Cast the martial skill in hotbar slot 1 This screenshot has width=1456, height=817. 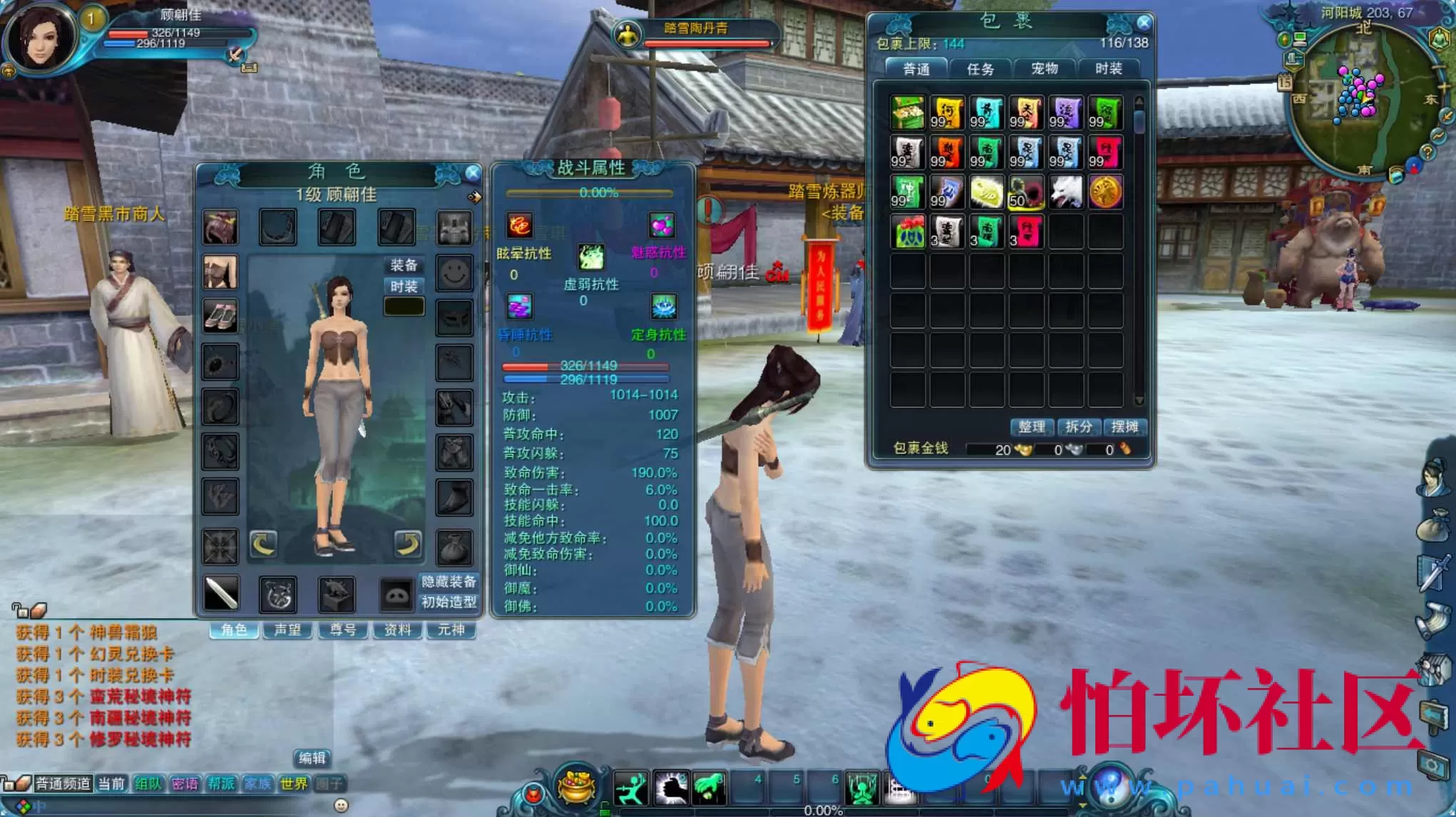click(631, 788)
